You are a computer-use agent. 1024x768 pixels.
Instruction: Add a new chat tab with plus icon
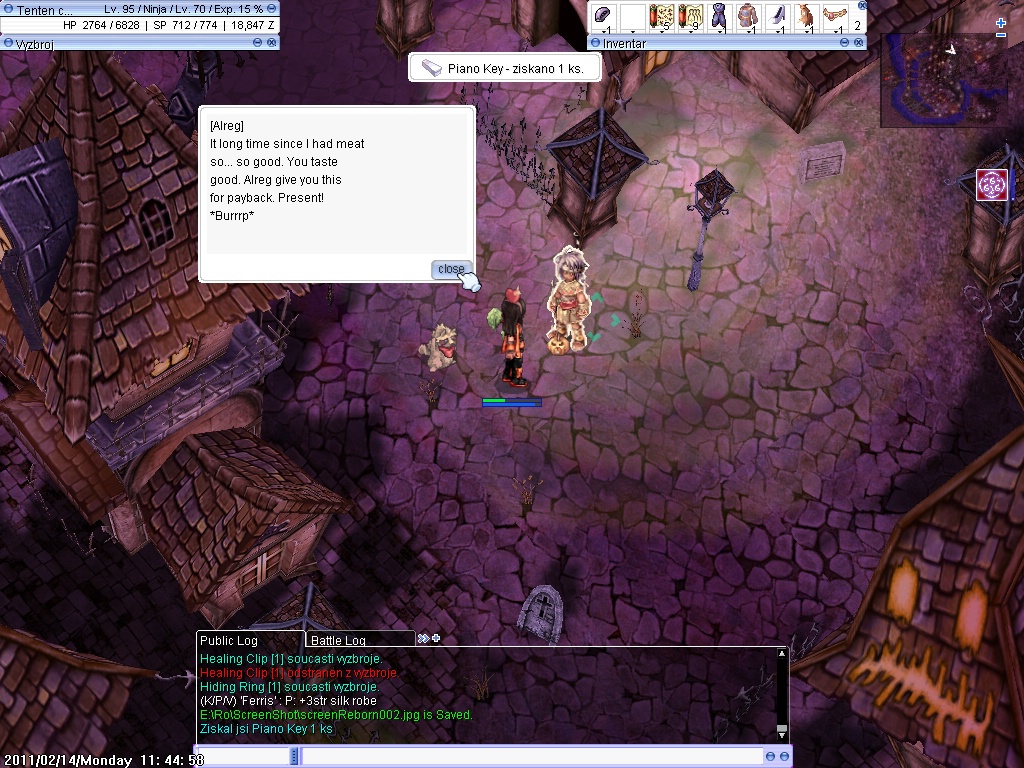click(436, 639)
